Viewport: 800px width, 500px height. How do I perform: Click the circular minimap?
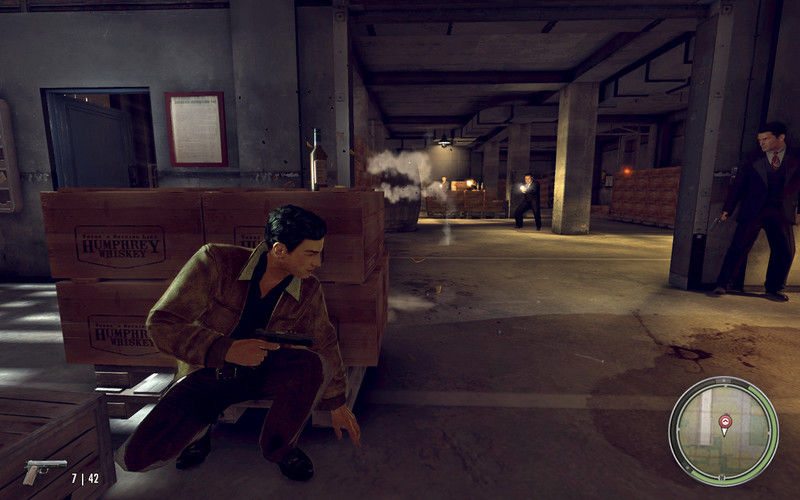click(x=723, y=431)
